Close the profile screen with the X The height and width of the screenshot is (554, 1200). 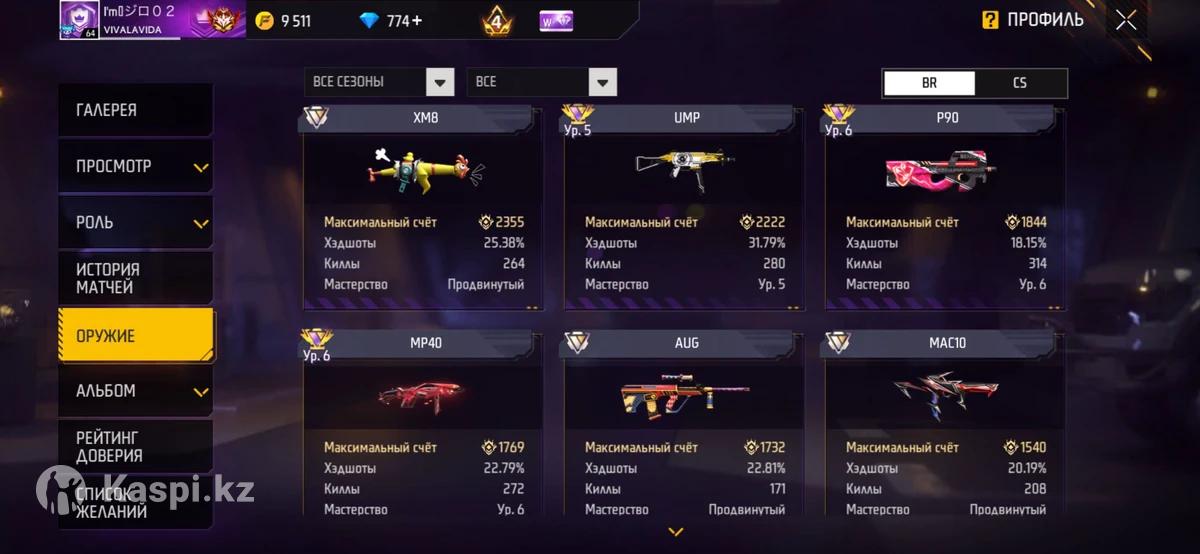tap(1126, 20)
